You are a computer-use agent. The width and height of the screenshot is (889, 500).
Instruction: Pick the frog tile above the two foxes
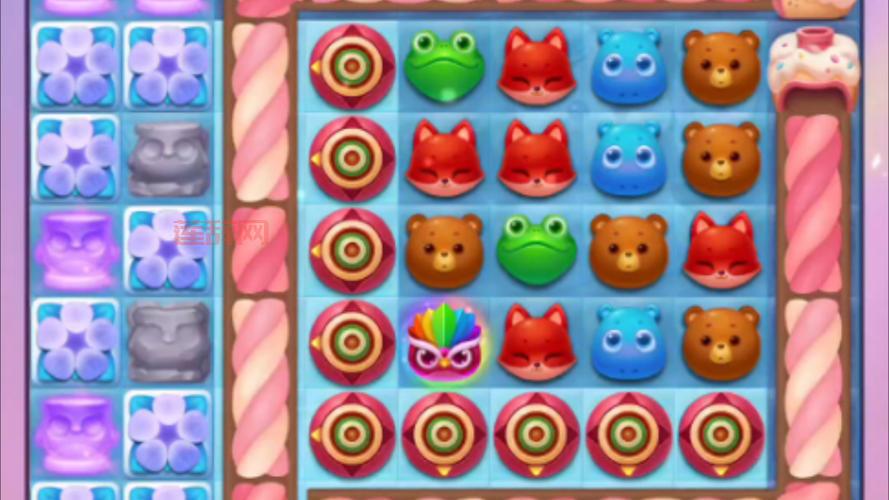point(444,66)
